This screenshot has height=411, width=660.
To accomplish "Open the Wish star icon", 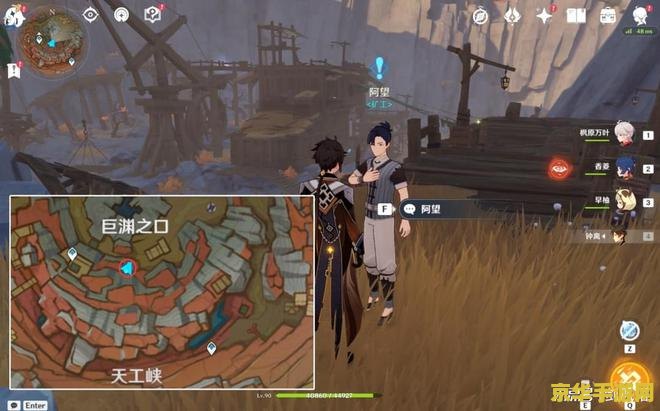I will click(545, 16).
